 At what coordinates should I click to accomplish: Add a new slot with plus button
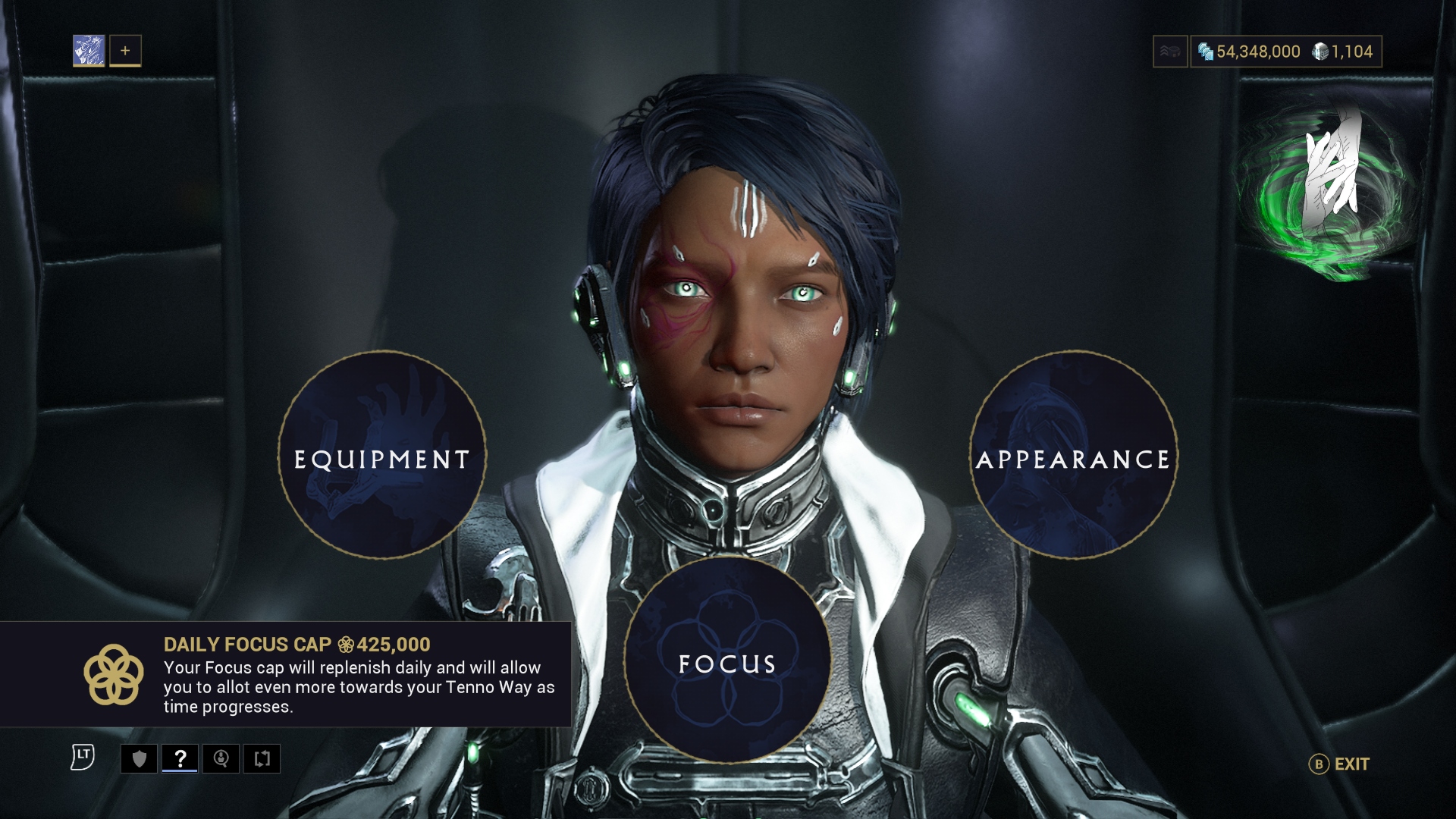point(125,51)
